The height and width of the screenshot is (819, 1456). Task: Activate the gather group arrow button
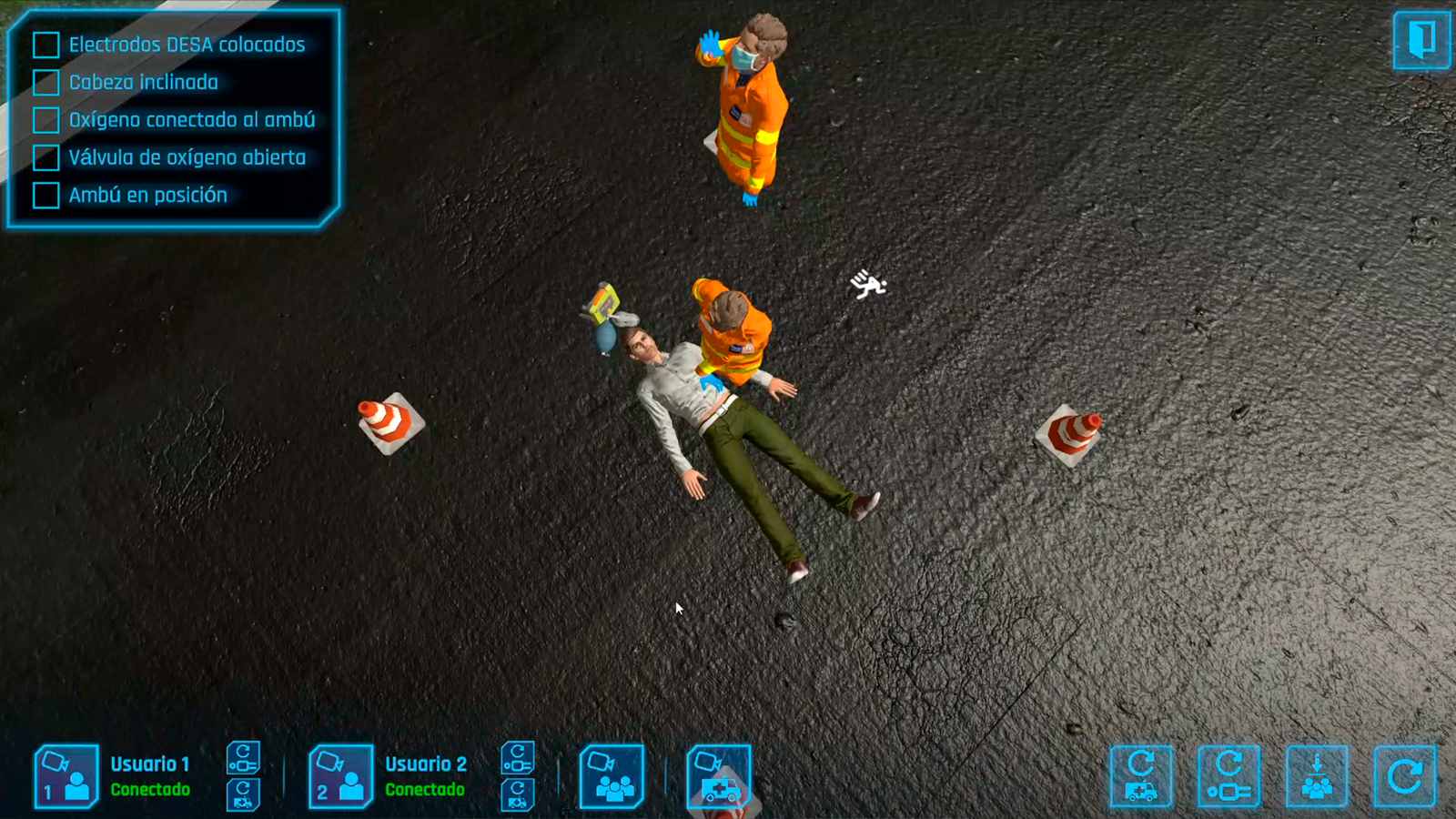click(x=1317, y=776)
